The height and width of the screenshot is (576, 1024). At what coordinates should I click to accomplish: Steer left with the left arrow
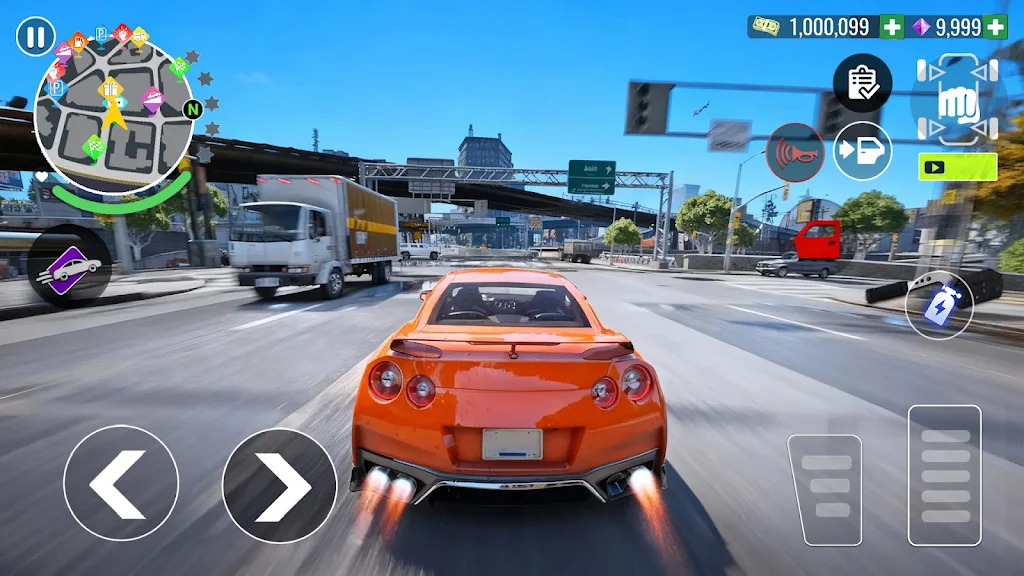[x=121, y=483]
